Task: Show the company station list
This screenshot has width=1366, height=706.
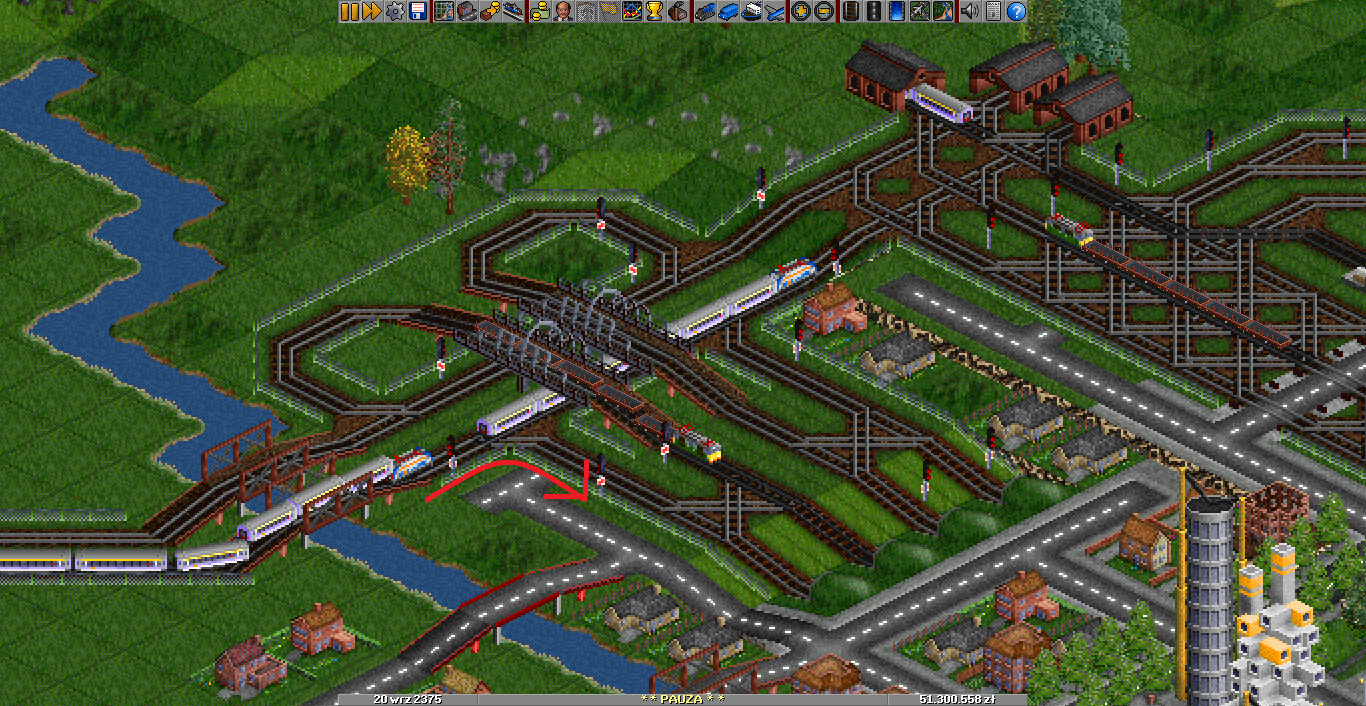Action: pyautogui.click(x=511, y=11)
